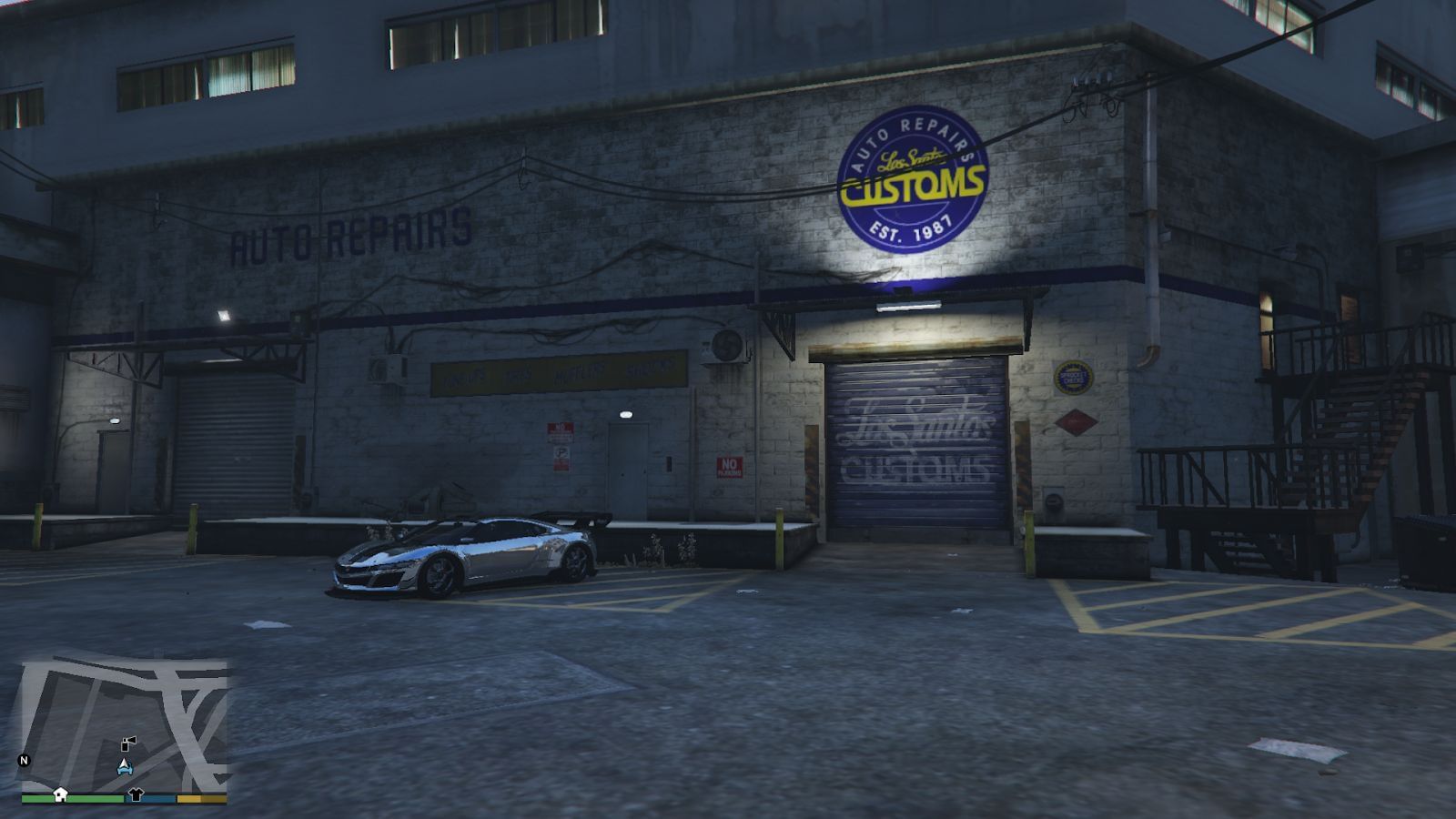
Task: Click the NO PARKING sign near the garage
Action: [729, 469]
